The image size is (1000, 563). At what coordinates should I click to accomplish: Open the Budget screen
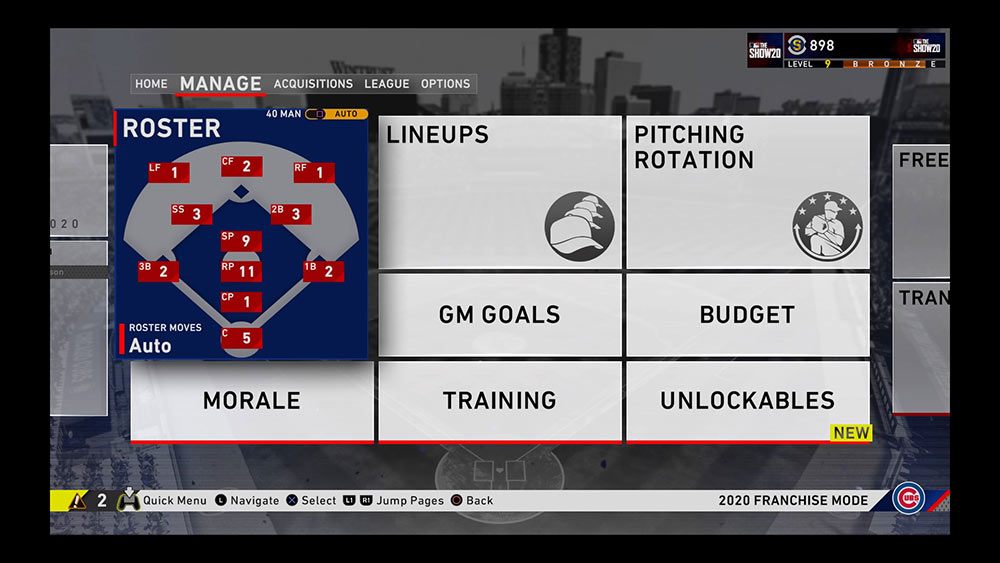(x=747, y=314)
